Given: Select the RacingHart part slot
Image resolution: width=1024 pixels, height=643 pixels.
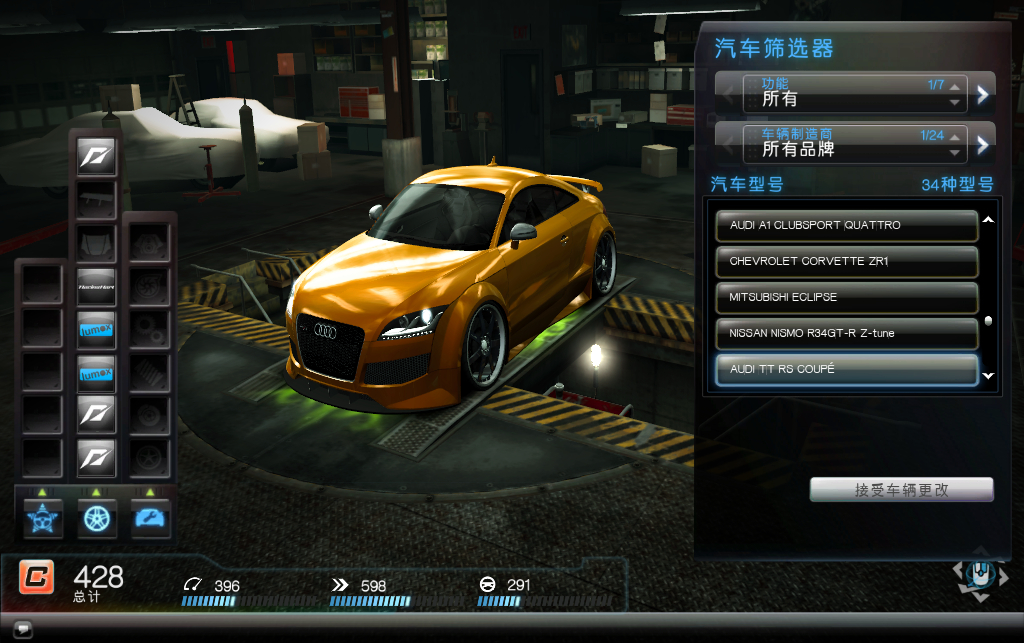Looking at the screenshot, I should (x=97, y=286).
